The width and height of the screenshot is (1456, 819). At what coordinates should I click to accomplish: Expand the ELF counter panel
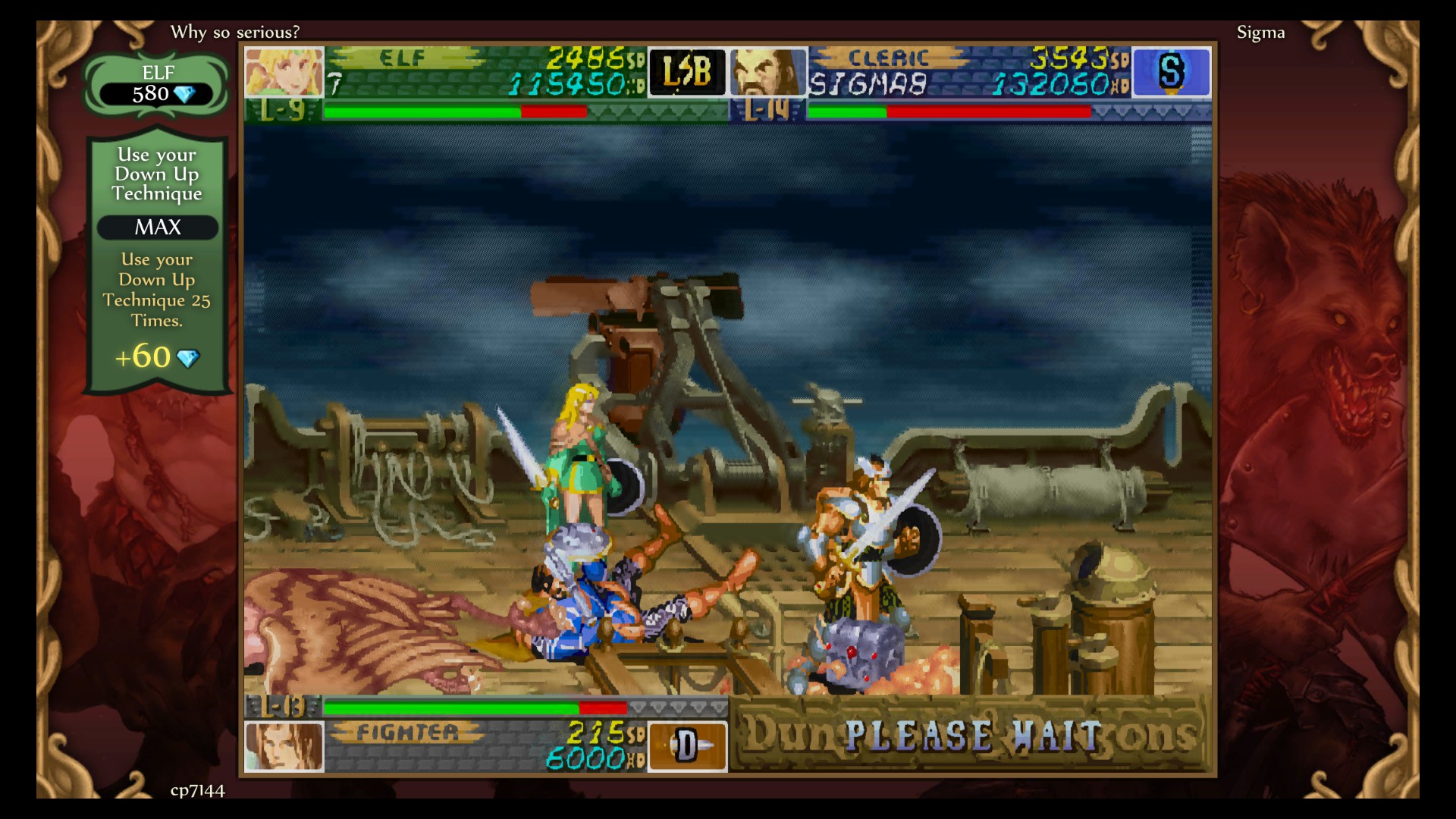tap(156, 83)
